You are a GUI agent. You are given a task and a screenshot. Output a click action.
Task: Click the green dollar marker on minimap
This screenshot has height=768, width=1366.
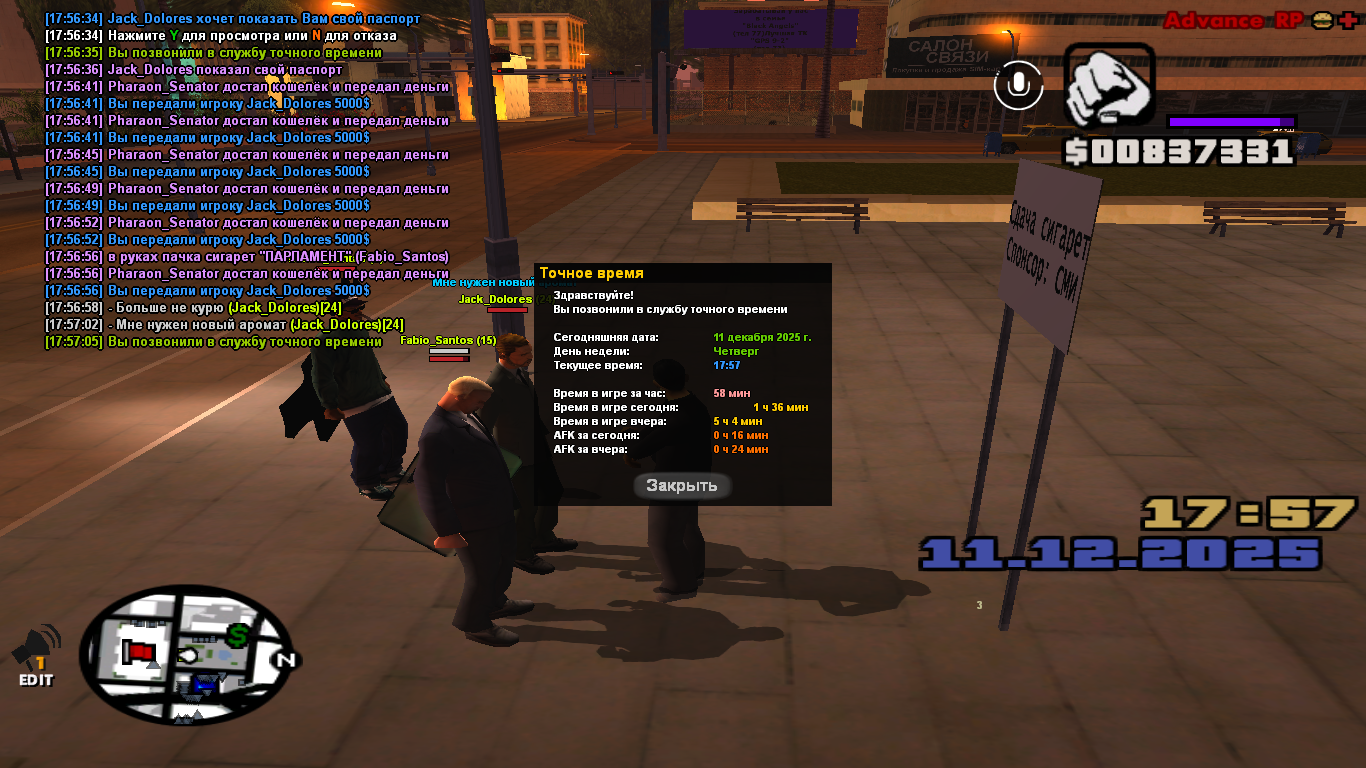pos(238,634)
